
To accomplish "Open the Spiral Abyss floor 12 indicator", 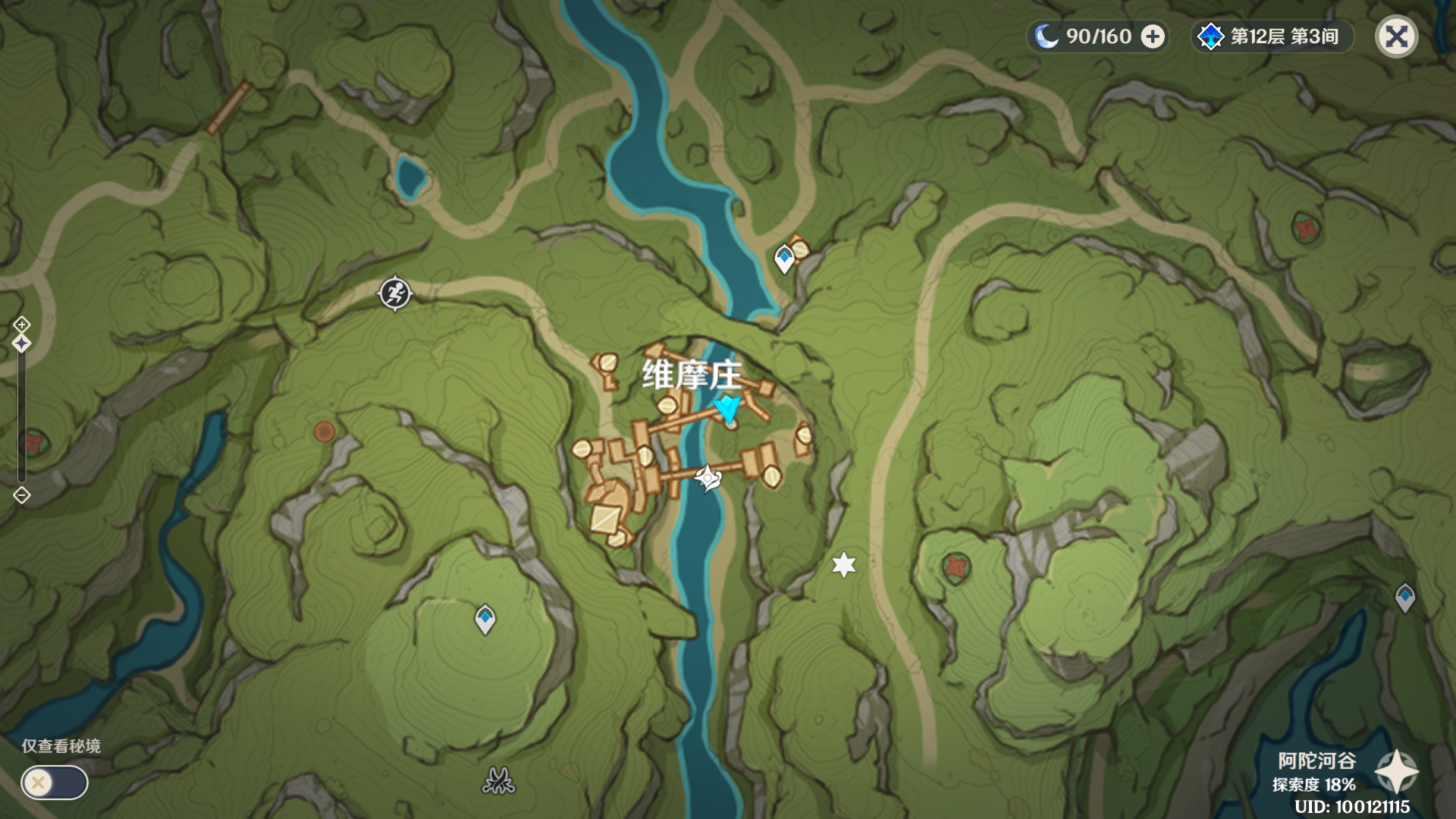I will 1272,36.
